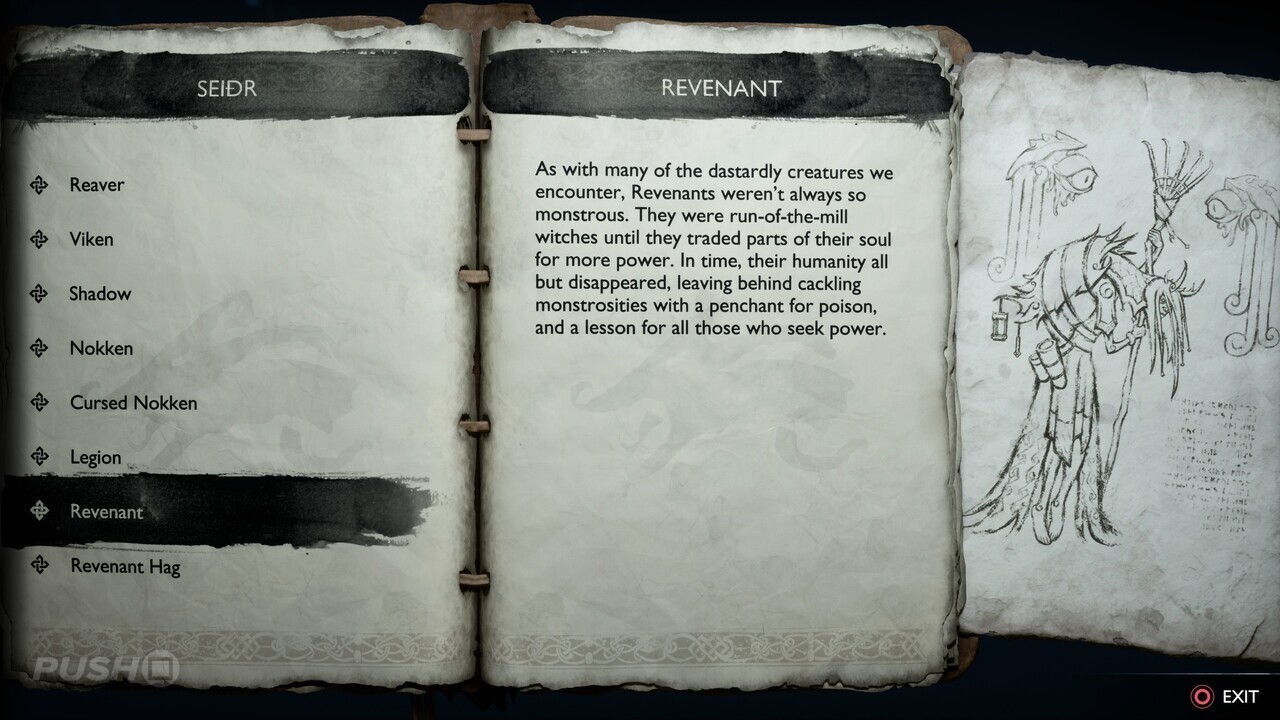Click the rune icon next to Nokken
Screen dimensions: 1280x720
pyautogui.click(x=40, y=348)
